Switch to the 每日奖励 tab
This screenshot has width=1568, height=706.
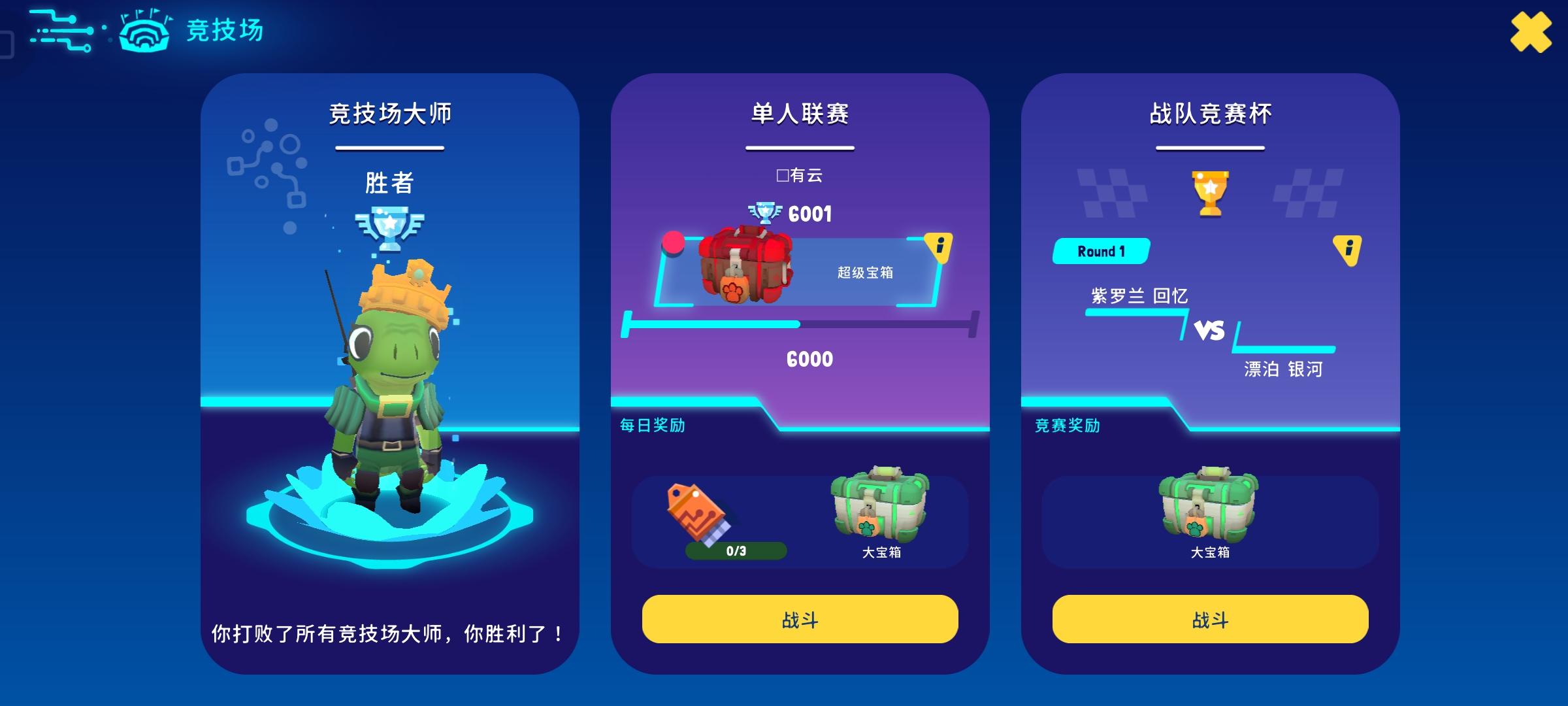tap(650, 426)
